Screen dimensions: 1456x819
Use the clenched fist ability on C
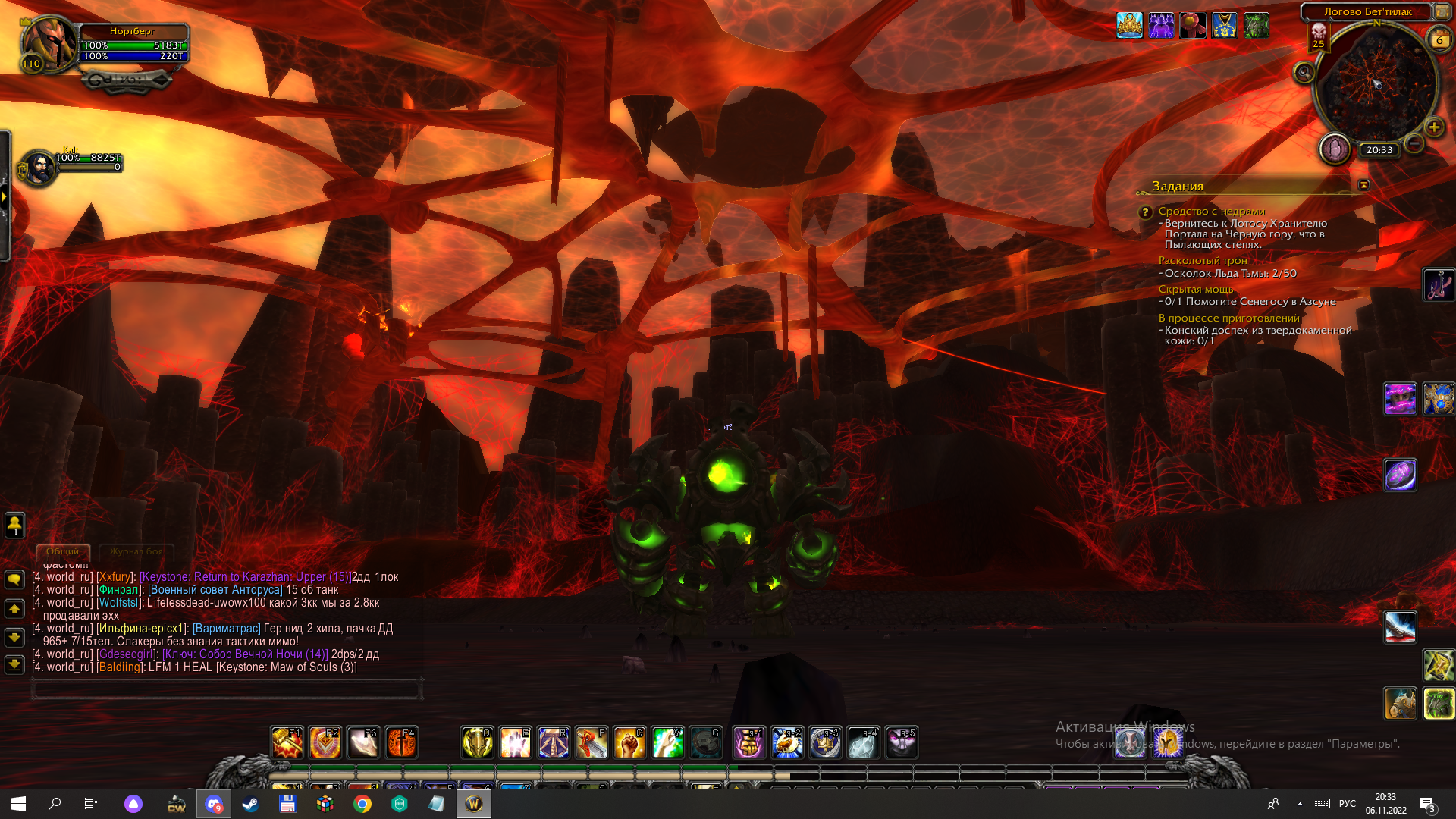click(x=629, y=743)
